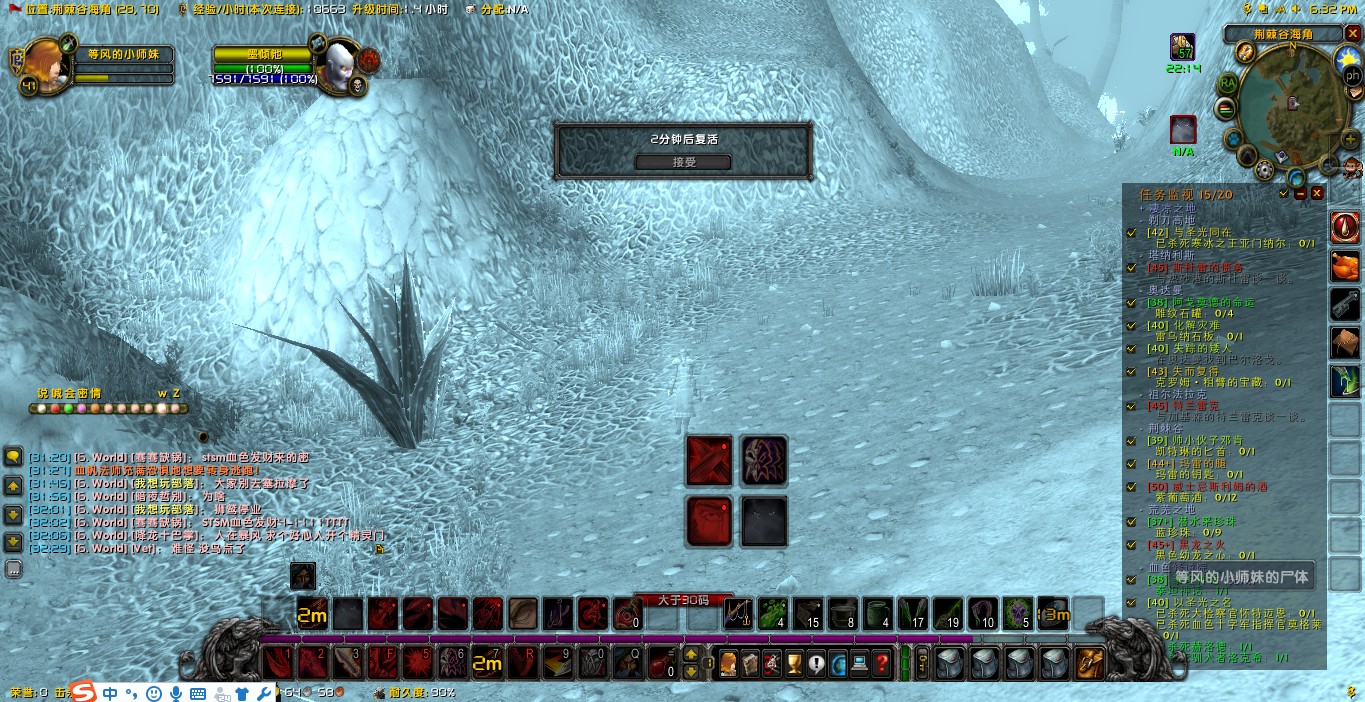Zoom in the minimap with plus button

[x=1350, y=139]
